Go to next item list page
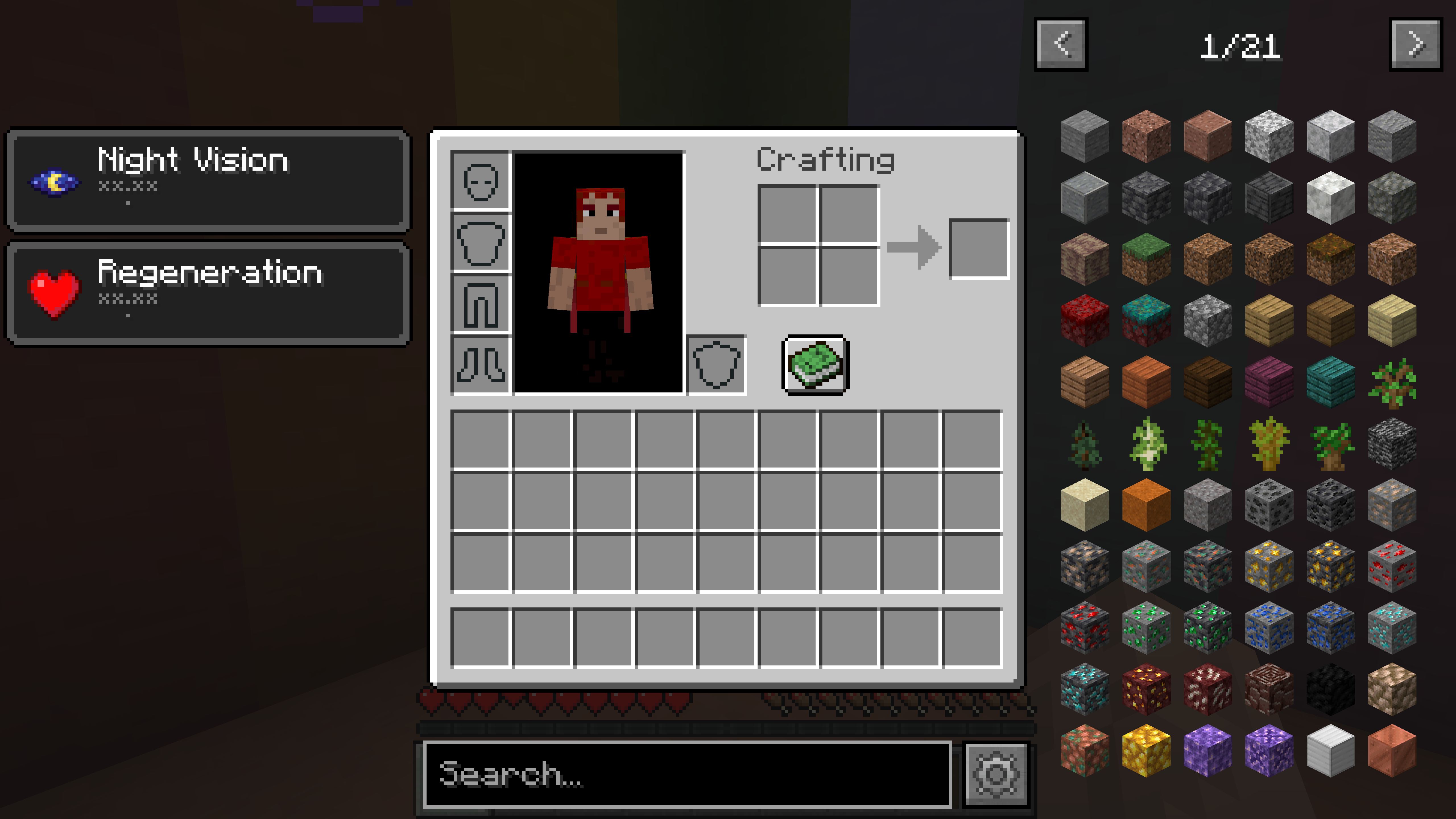The height and width of the screenshot is (819, 1456). click(1416, 45)
